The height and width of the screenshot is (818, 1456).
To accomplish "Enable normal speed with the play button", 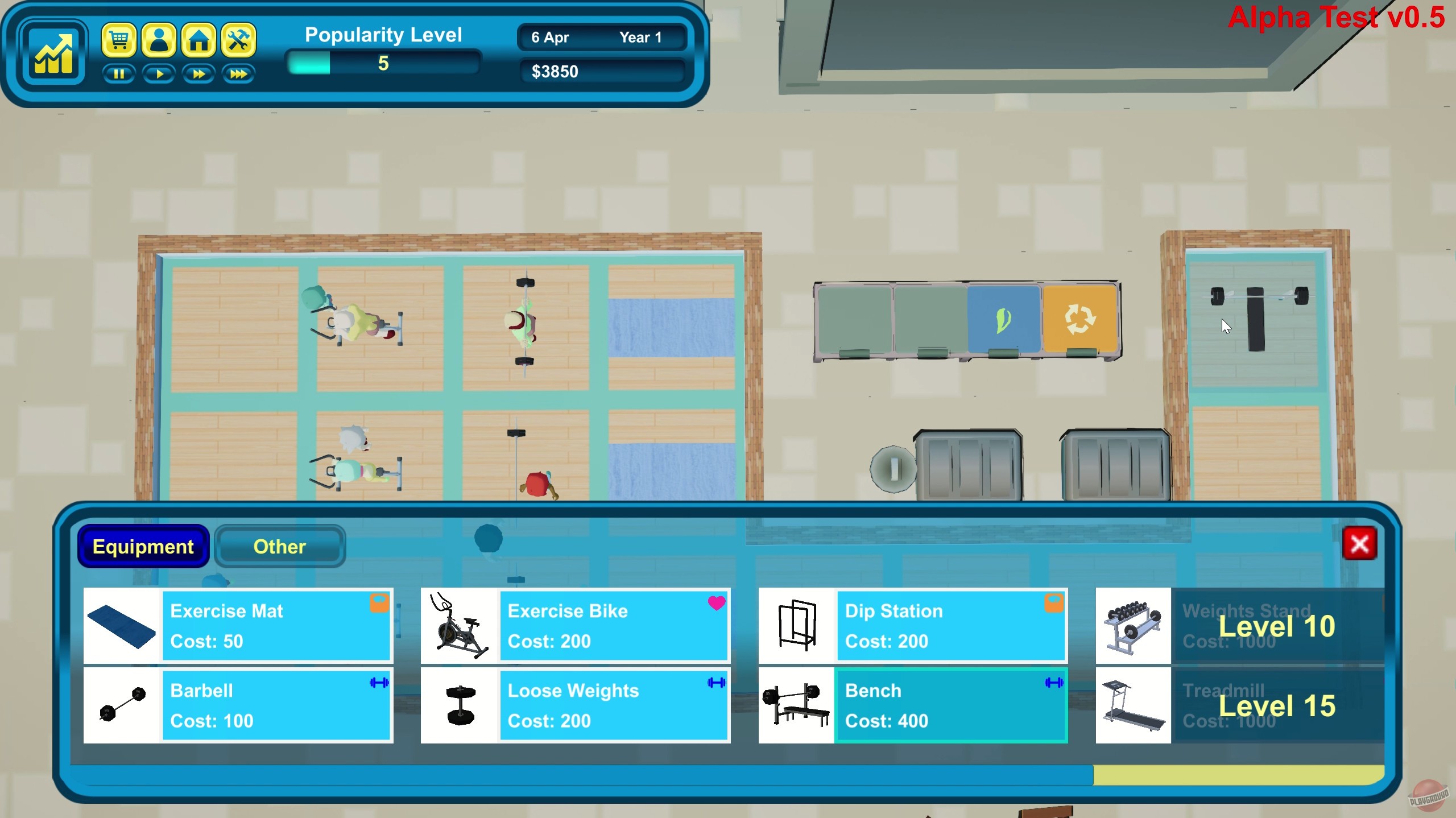I will pos(159,74).
